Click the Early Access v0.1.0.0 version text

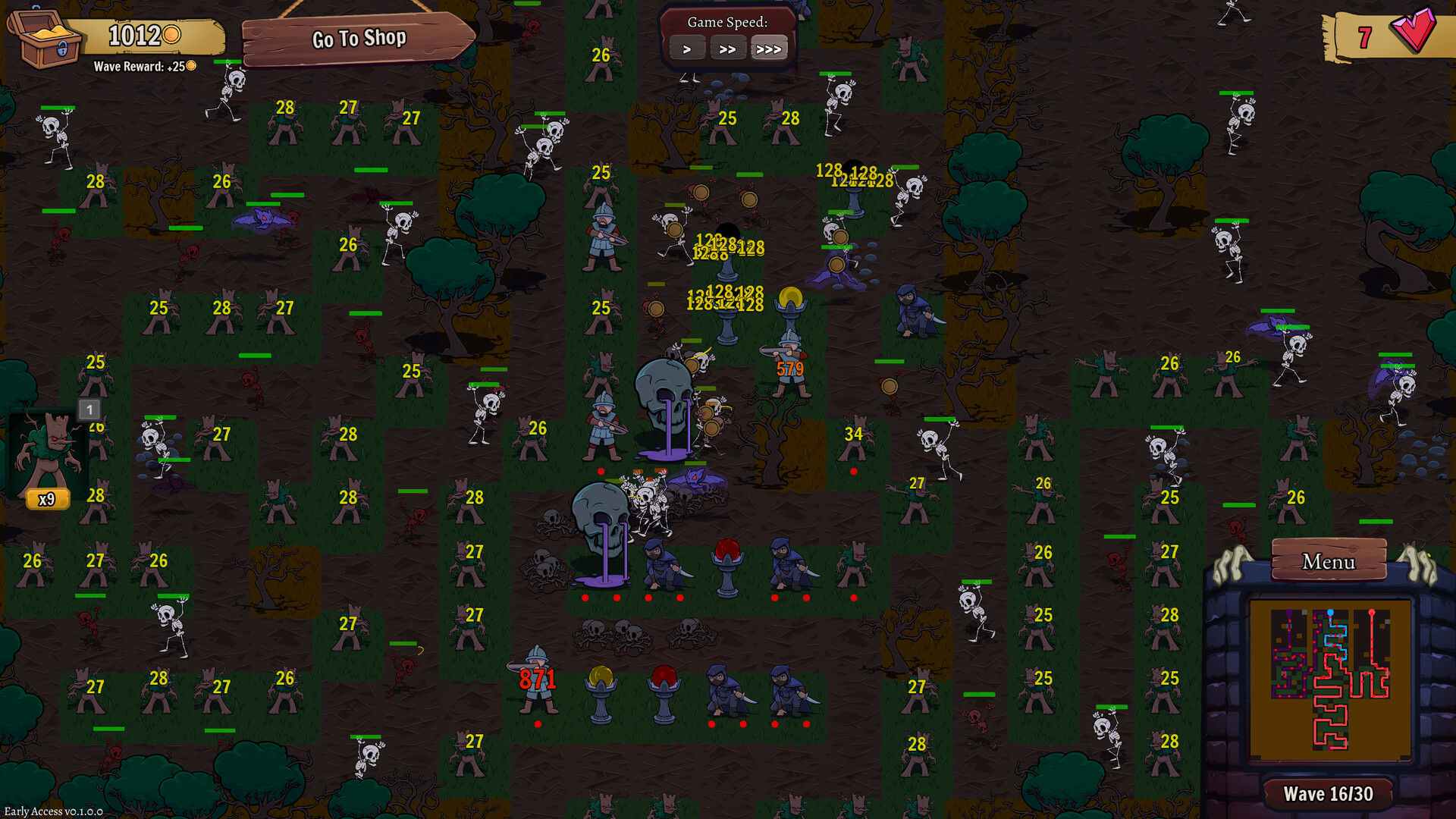(x=55, y=810)
